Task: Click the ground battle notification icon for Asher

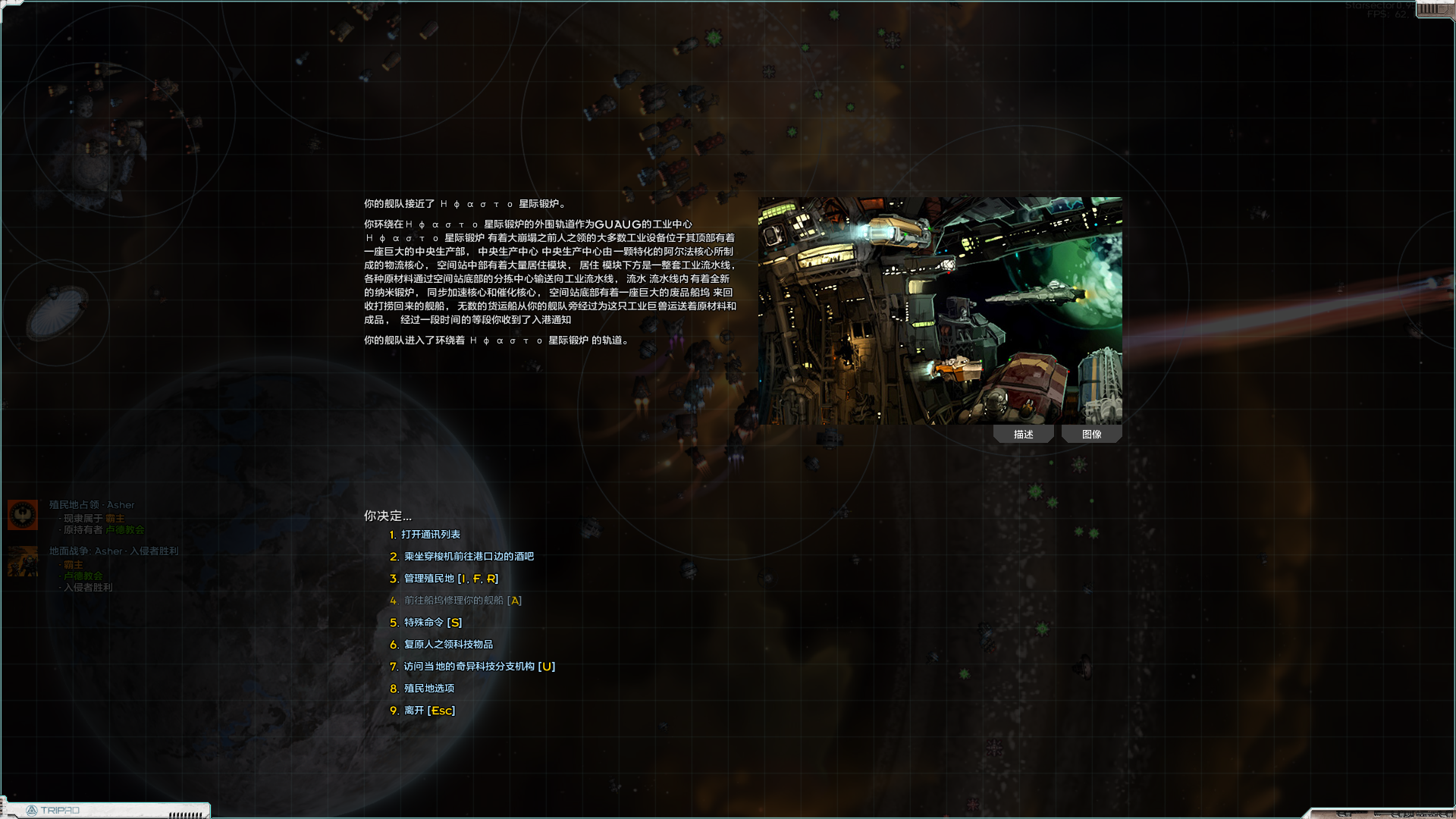Action: pos(22,563)
